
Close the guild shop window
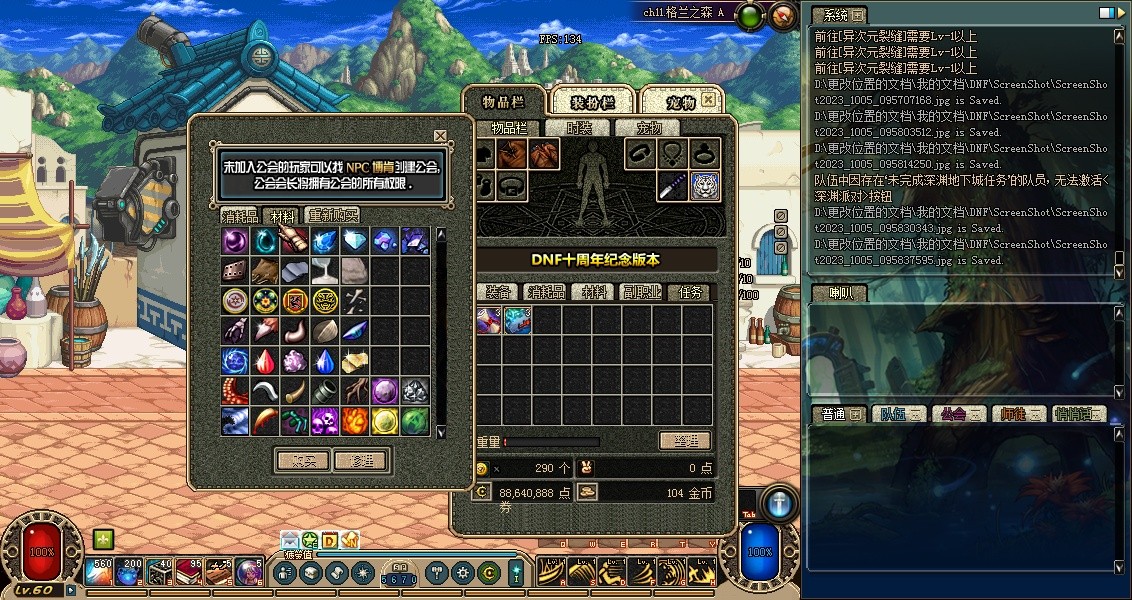(440, 135)
